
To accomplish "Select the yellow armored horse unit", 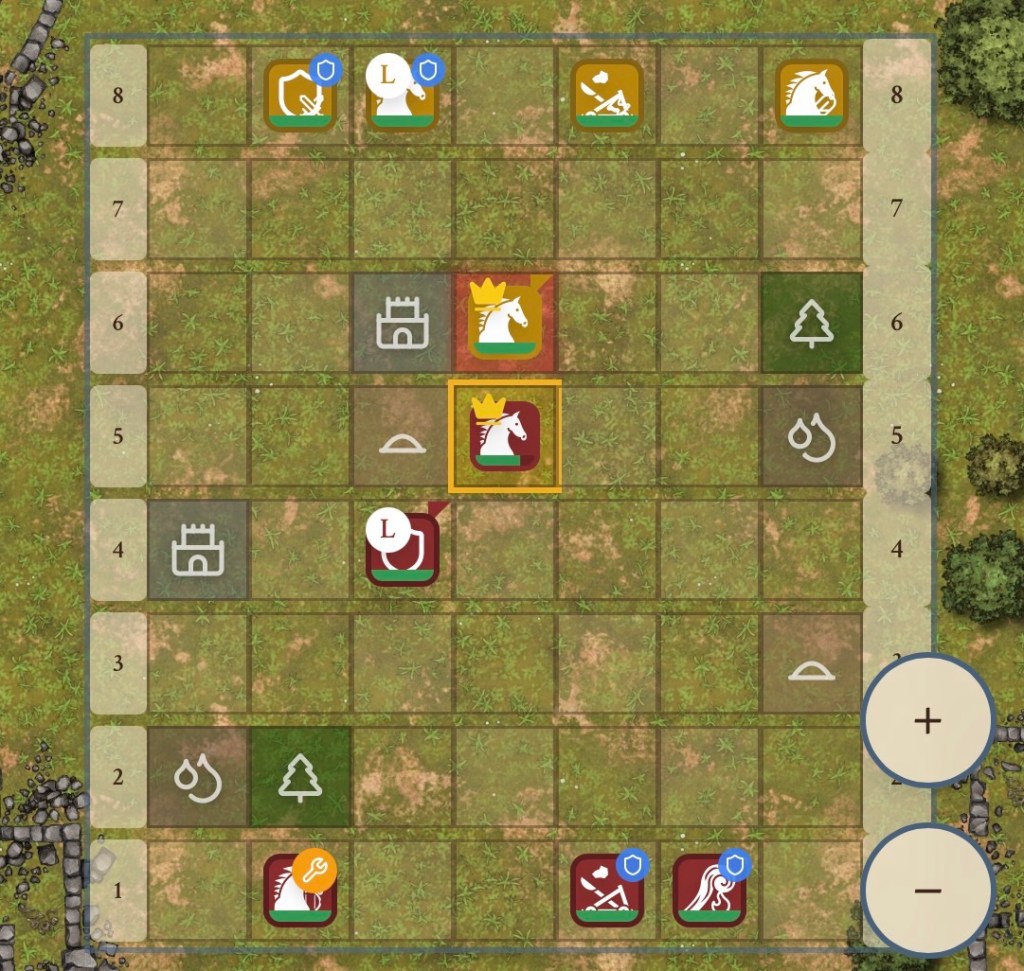I will tap(811, 96).
